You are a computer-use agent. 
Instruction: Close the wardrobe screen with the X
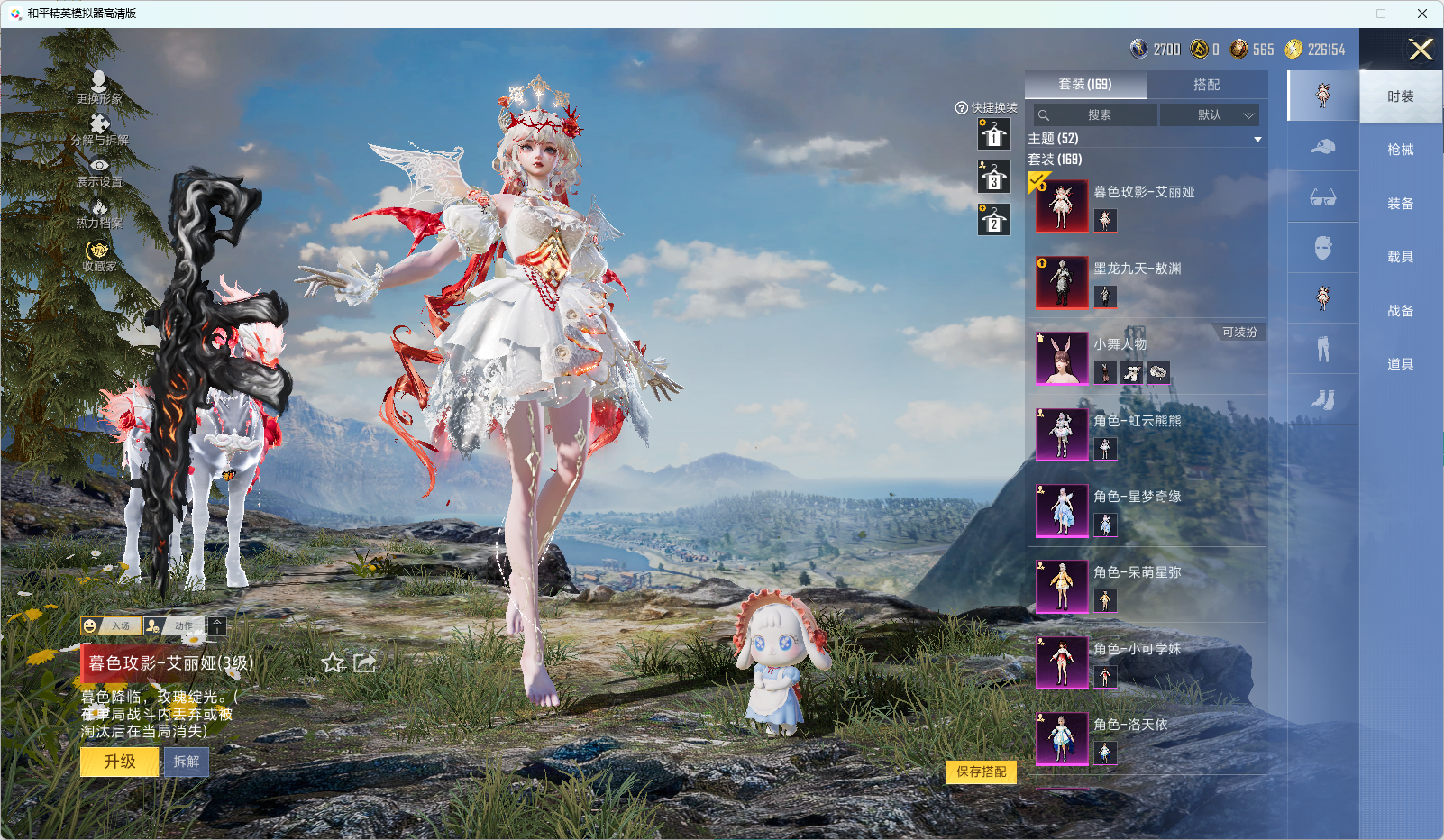(x=1421, y=50)
